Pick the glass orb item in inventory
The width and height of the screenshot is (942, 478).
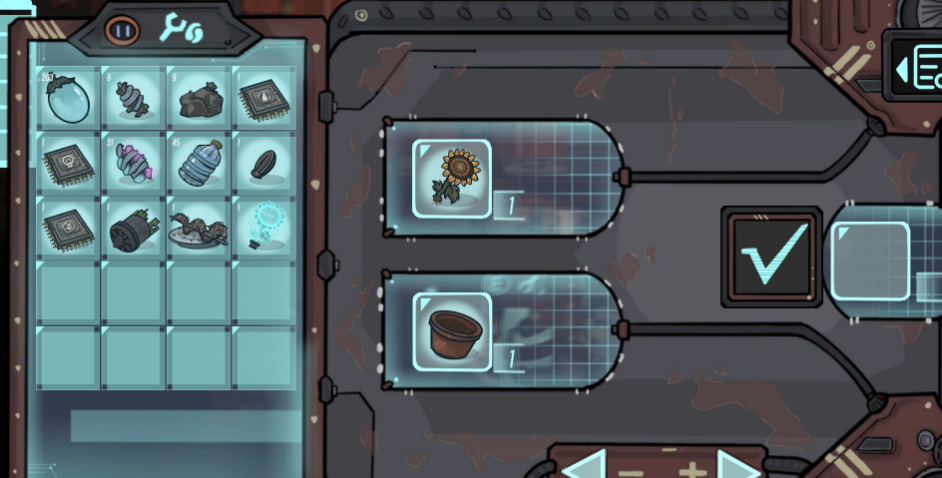(69, 99)
